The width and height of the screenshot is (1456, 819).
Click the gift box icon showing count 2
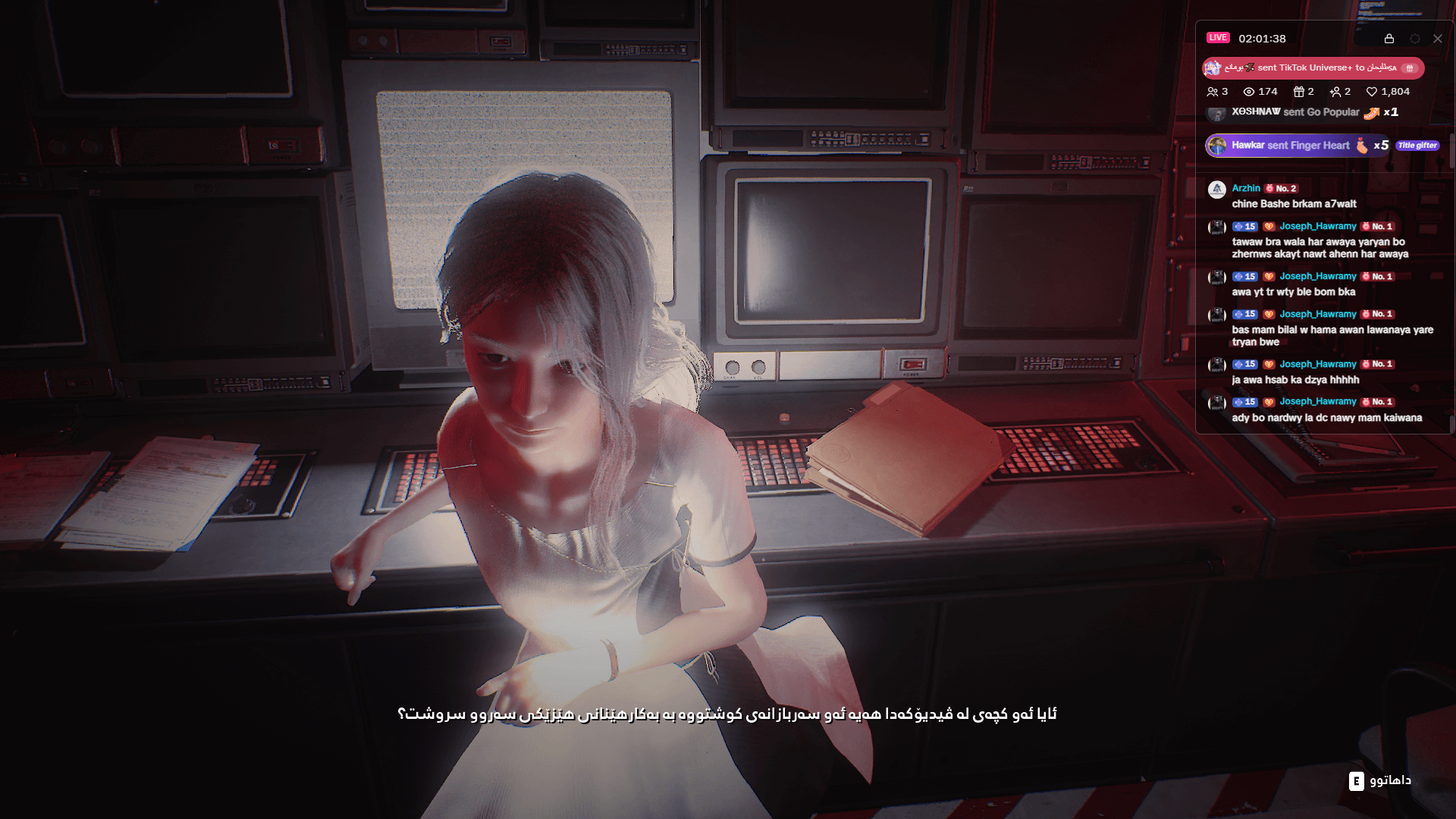1300,92
